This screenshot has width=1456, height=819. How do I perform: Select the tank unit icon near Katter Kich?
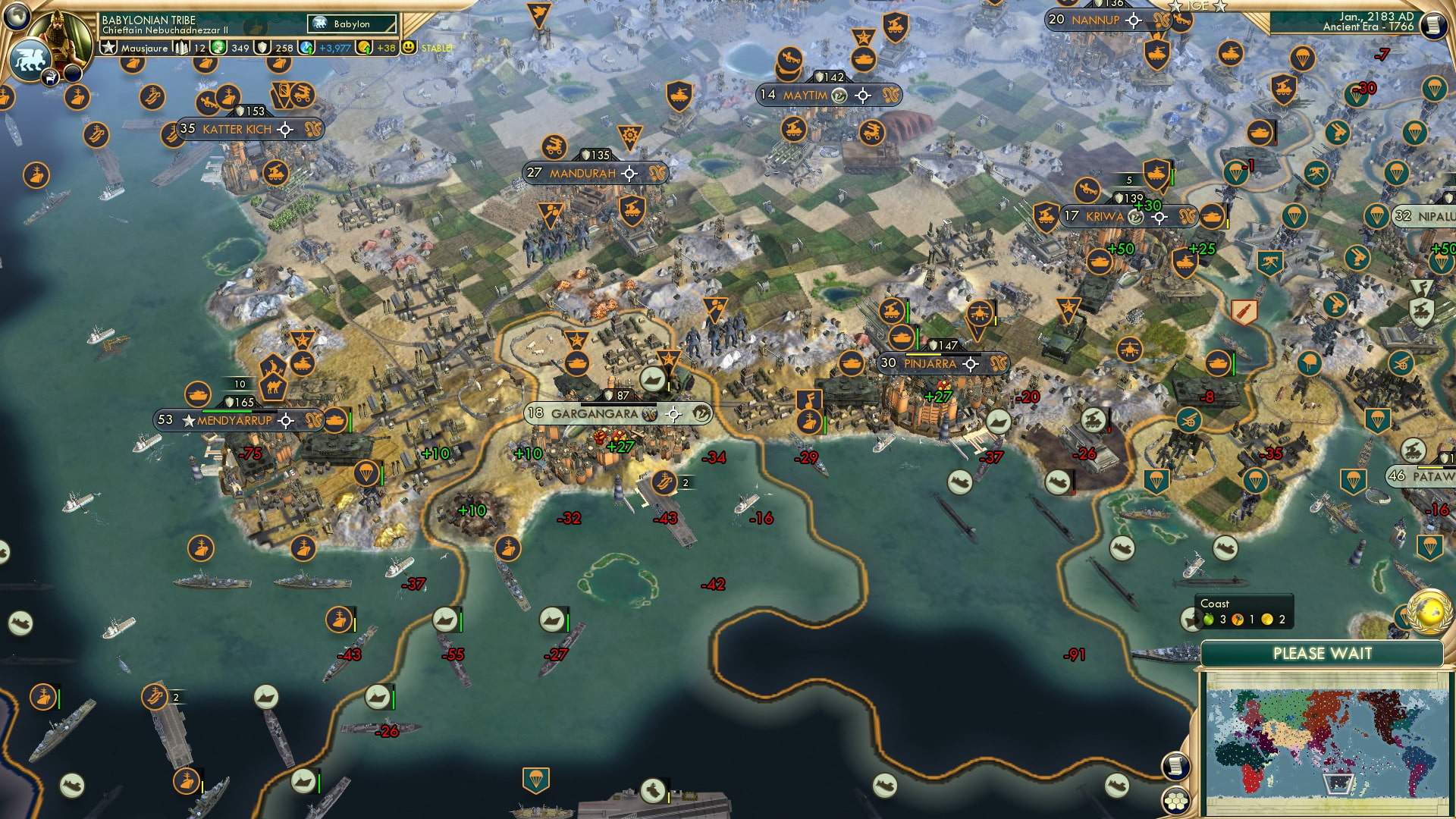tap(275, 171)
